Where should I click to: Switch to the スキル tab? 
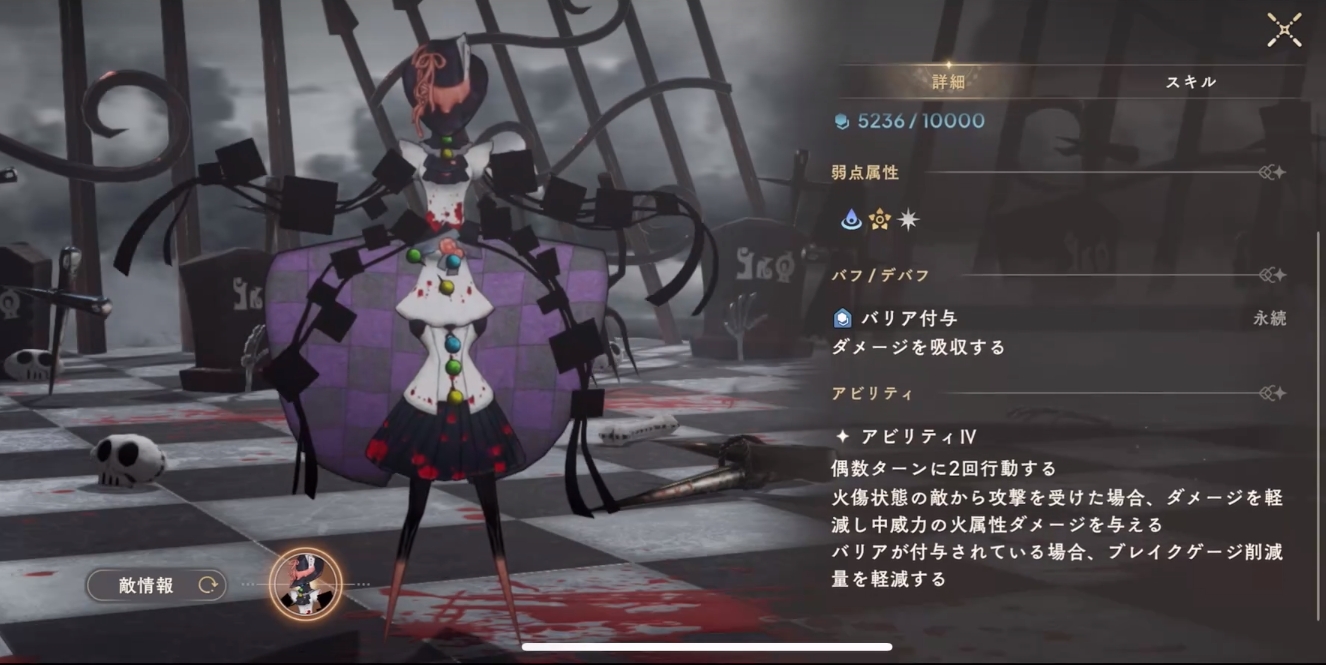pos(1190,82)
